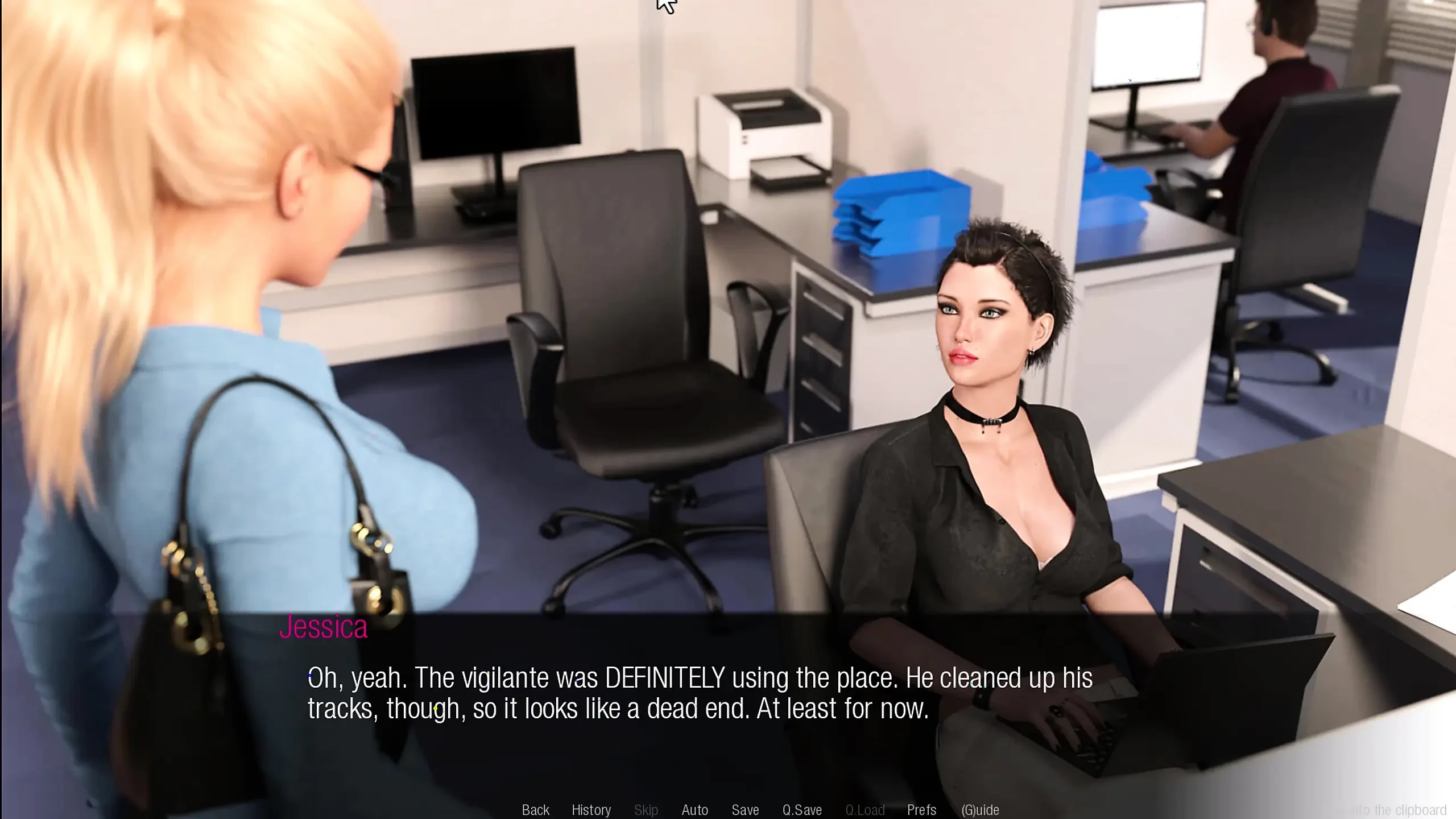Click the dialogue box to advance the text
The image size is (1456, 819).
[x=728, y=694]
